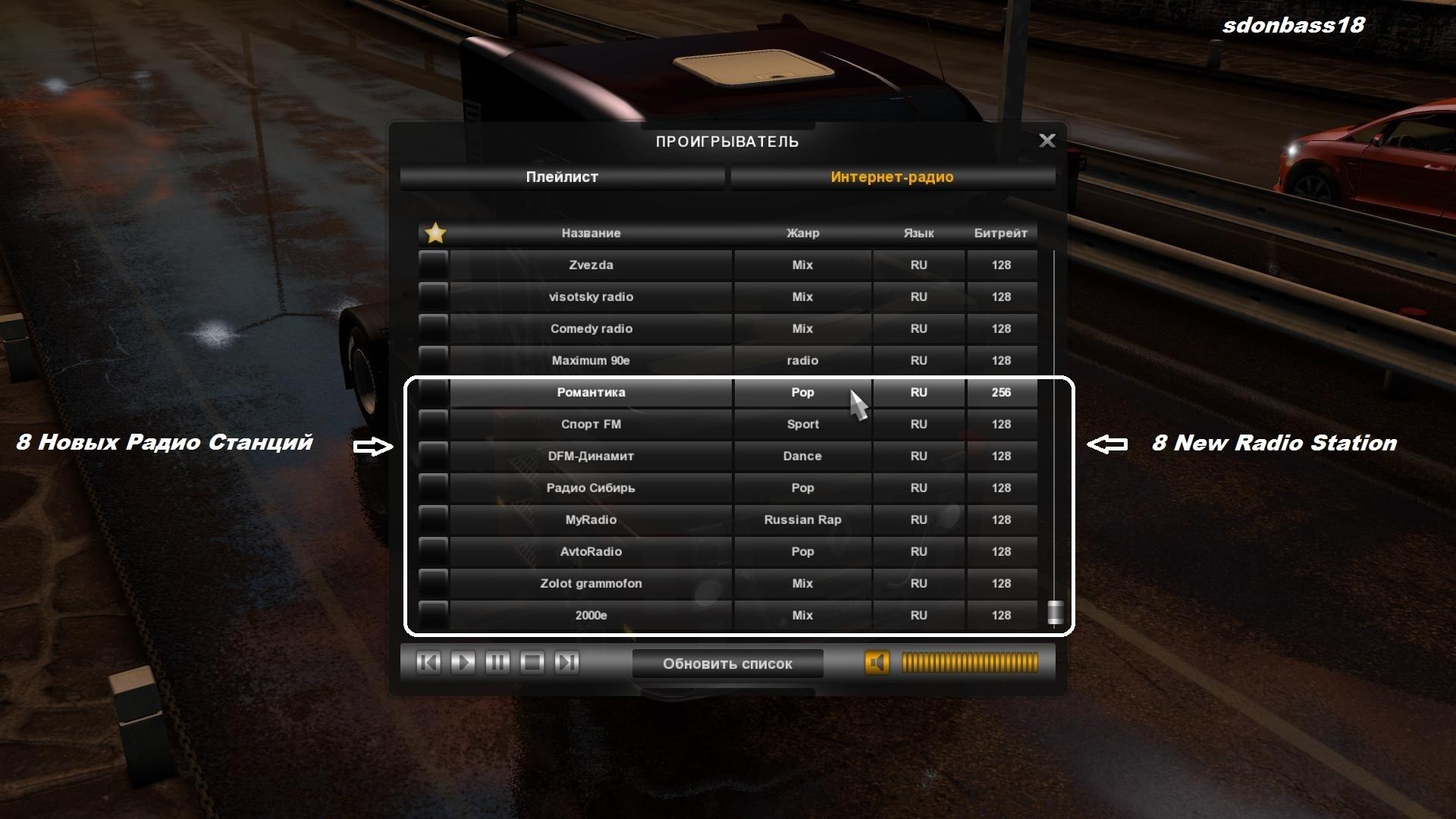
Task: Select the Comedy radio station row
Action: coord(591,329)
